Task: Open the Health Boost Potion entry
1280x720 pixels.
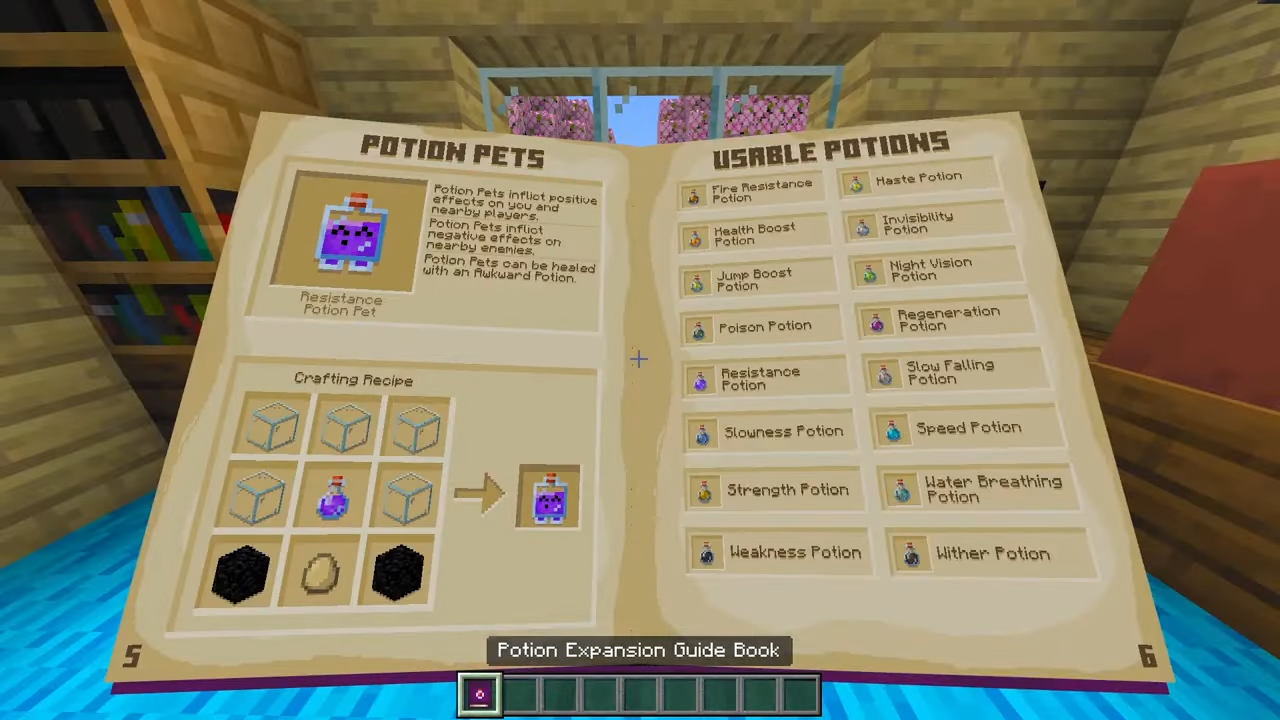Action: tap(753, 235)
